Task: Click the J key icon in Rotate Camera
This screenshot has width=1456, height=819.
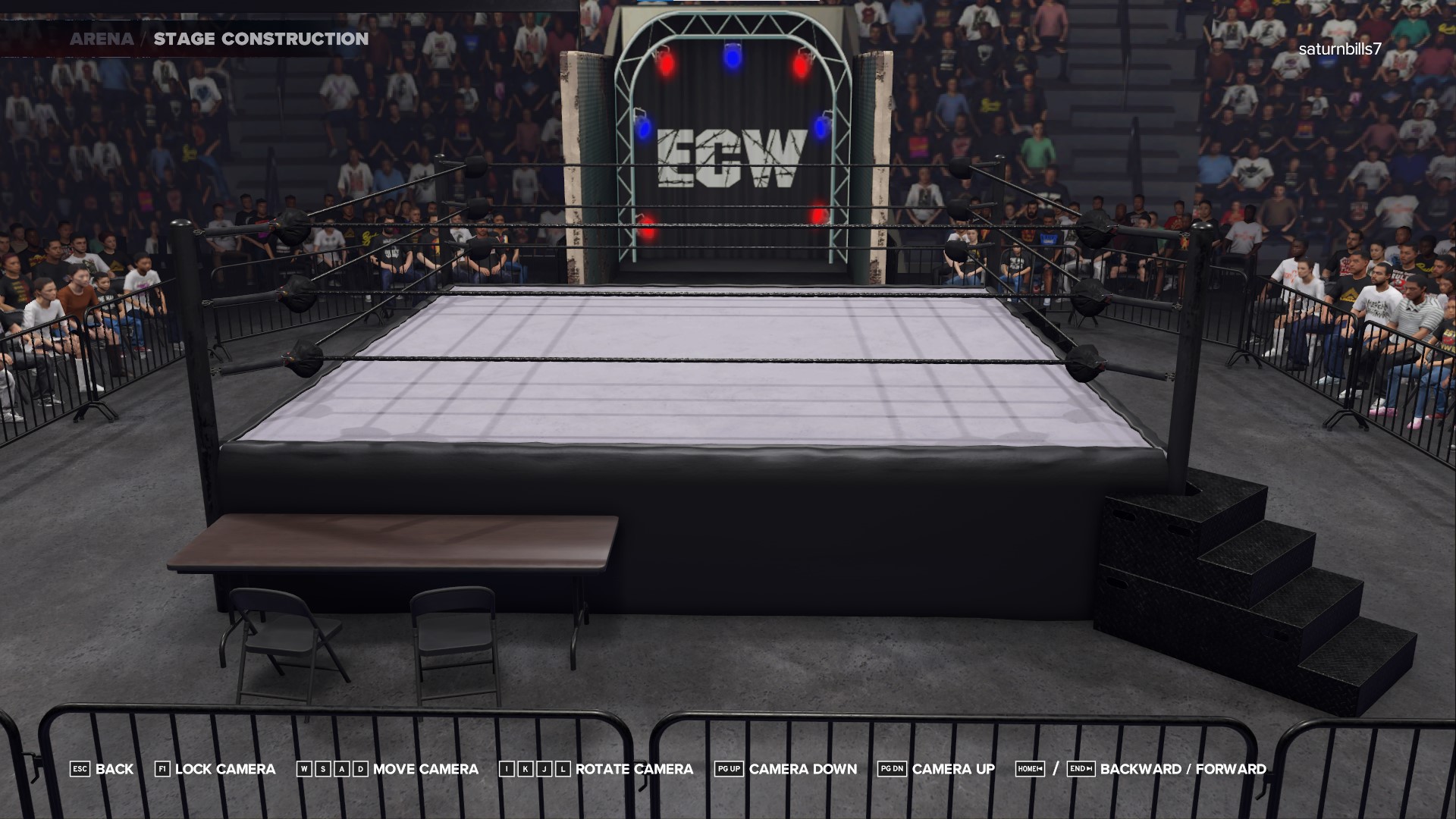Action: click(544, 769)
